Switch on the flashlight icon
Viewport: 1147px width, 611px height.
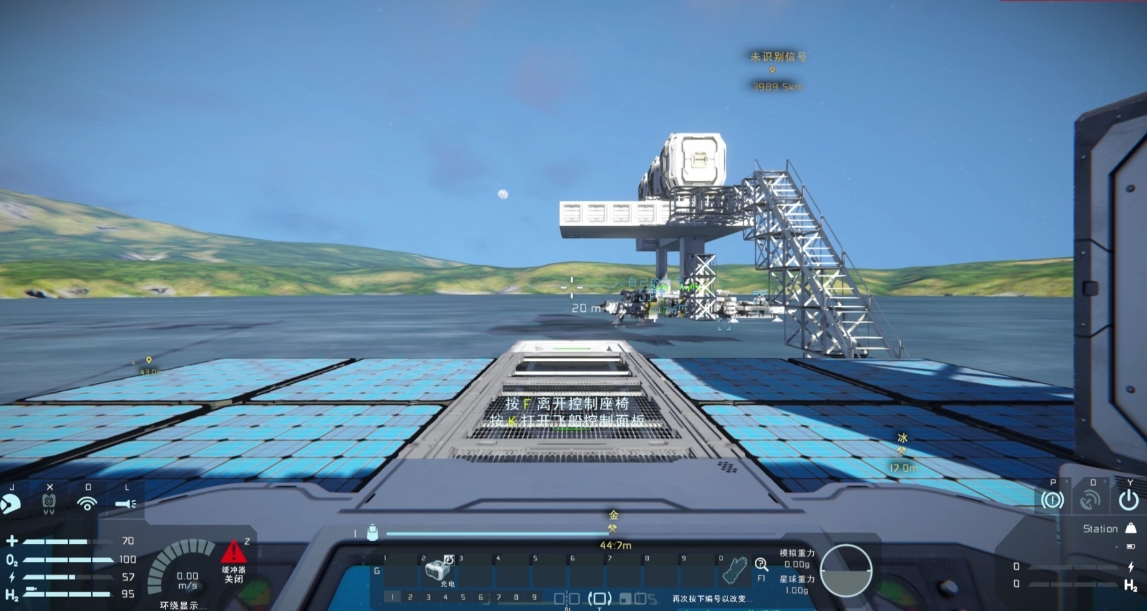[x=127, y=504]
